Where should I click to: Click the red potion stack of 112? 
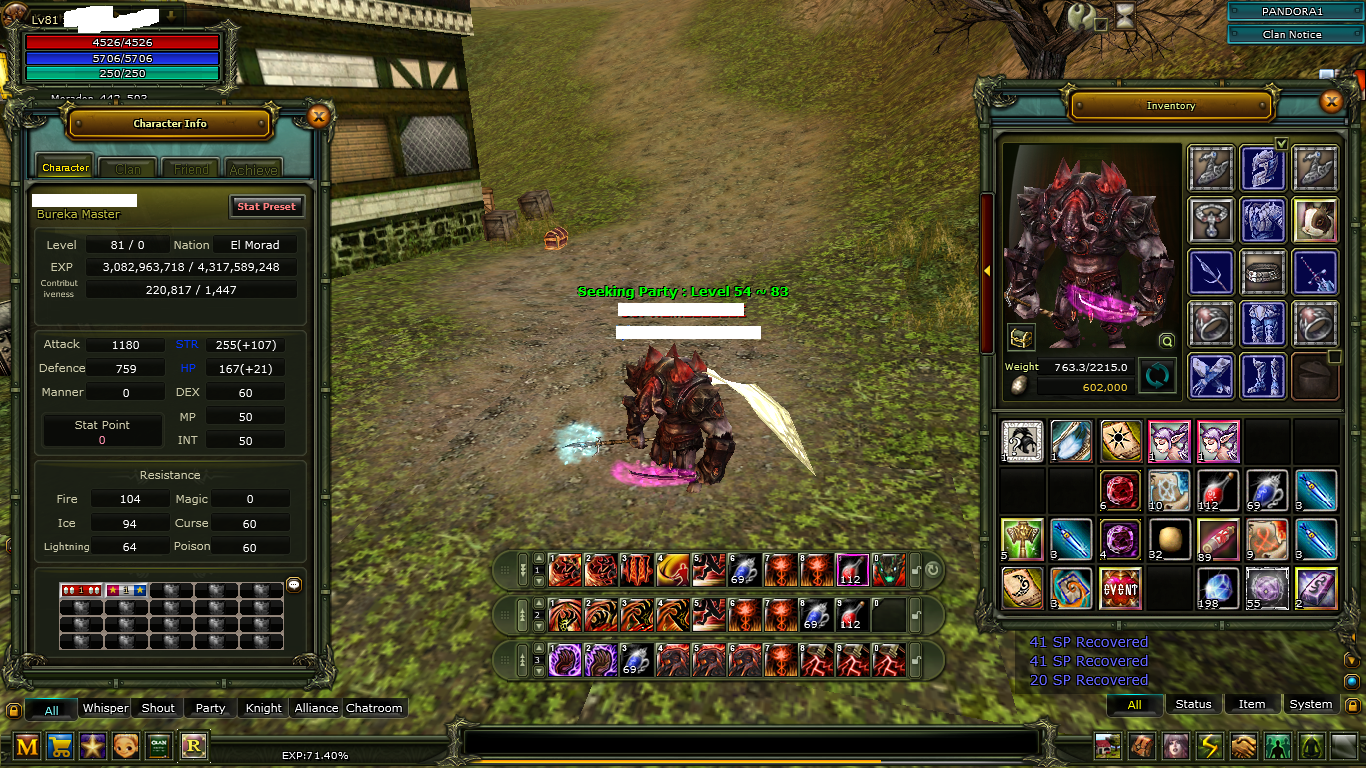pyautogui.click(x=1218, y=491)
